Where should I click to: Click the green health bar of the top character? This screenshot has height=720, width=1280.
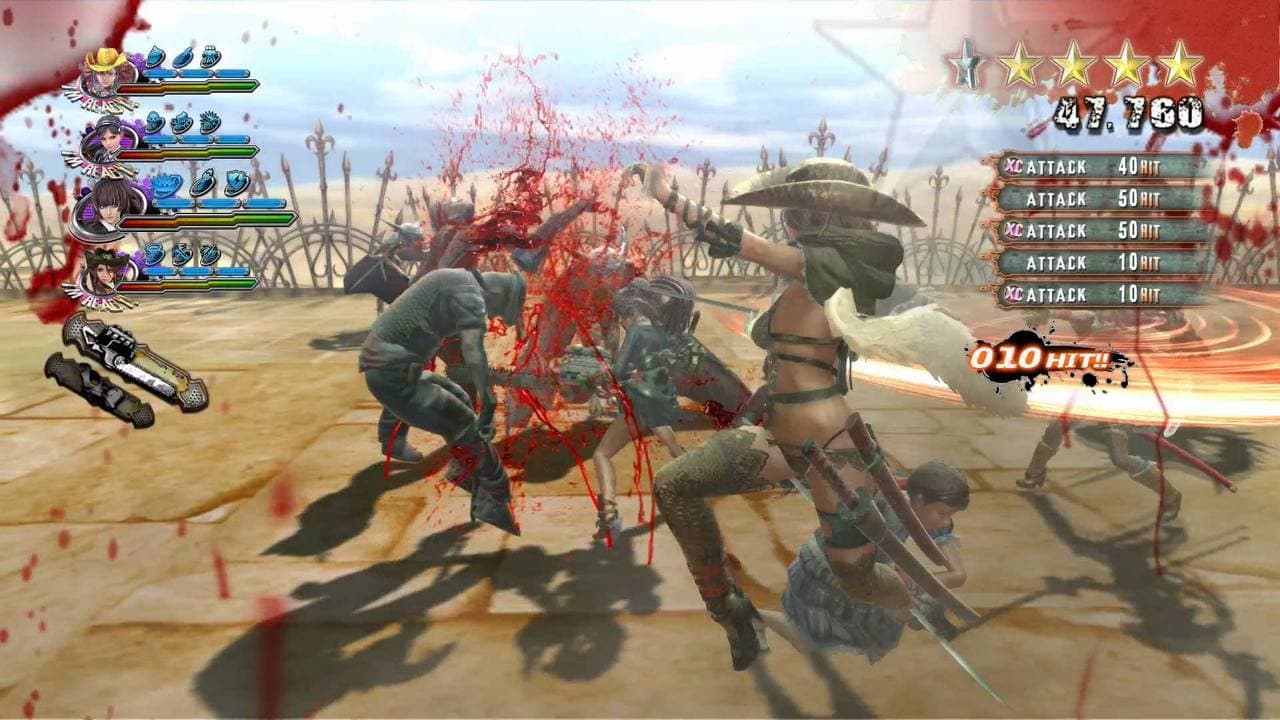[233, 86]
